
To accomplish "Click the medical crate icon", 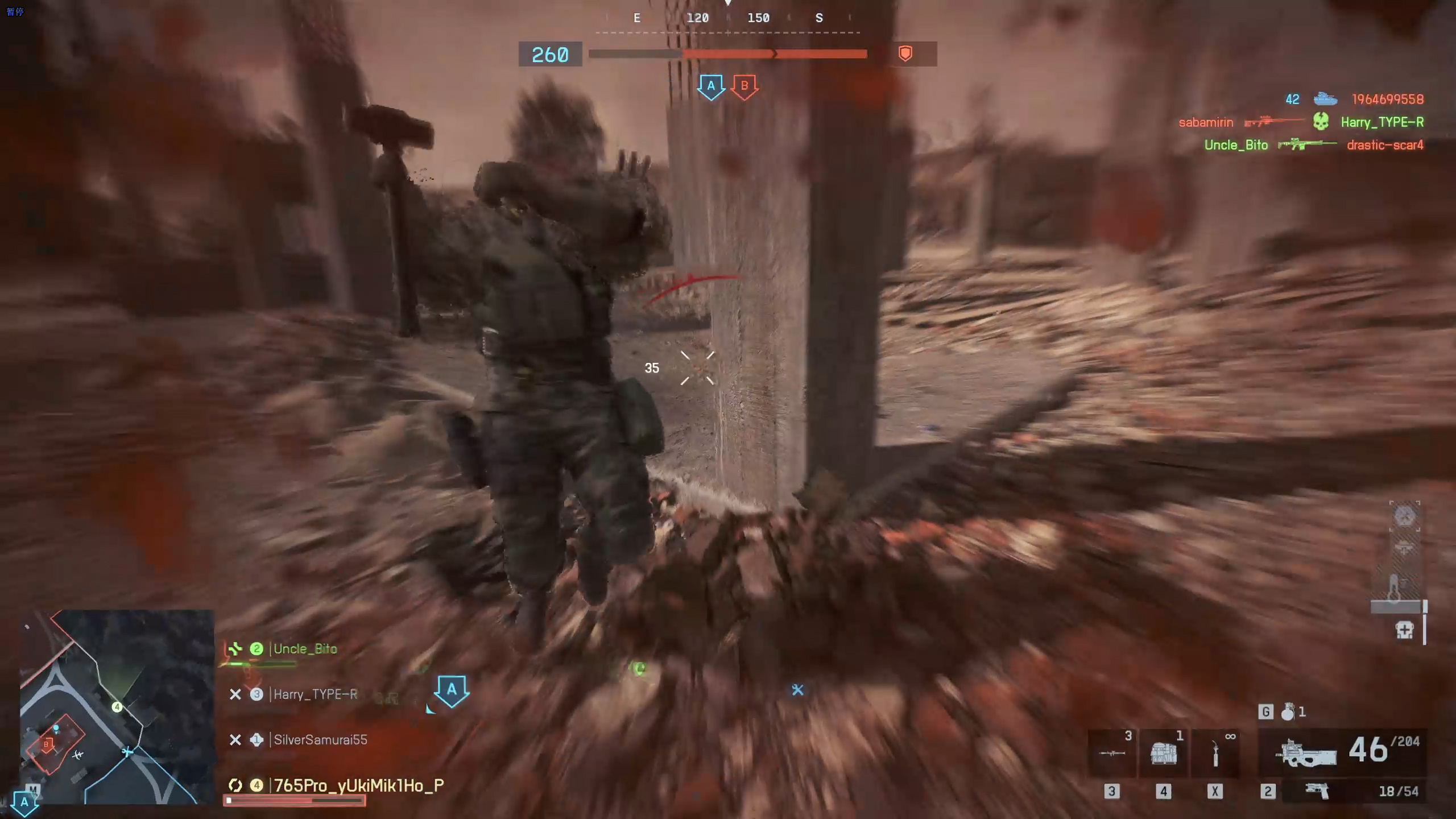I will coord(1404,630).
